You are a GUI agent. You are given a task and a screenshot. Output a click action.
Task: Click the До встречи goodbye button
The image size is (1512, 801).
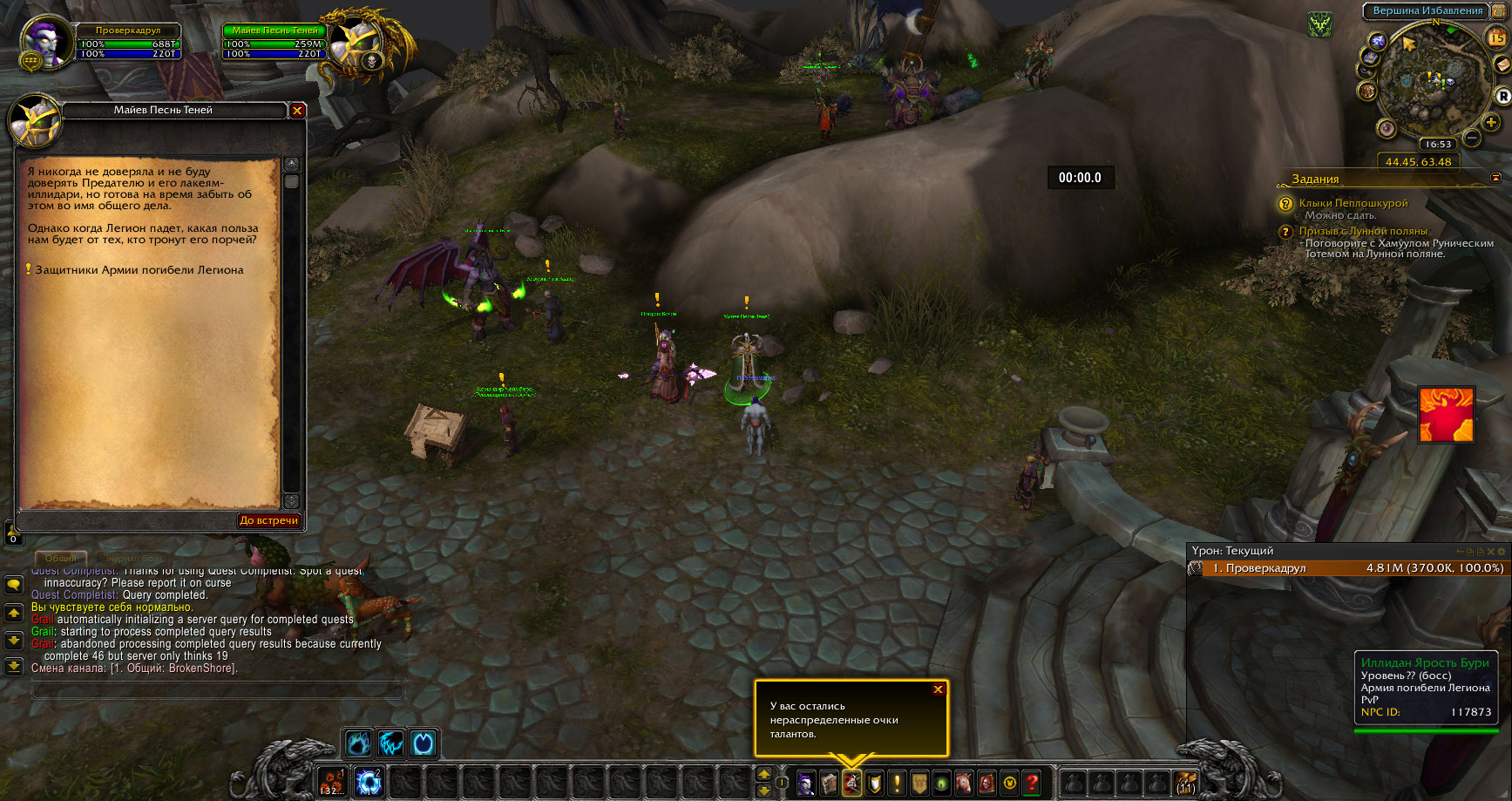pos(268,520)
